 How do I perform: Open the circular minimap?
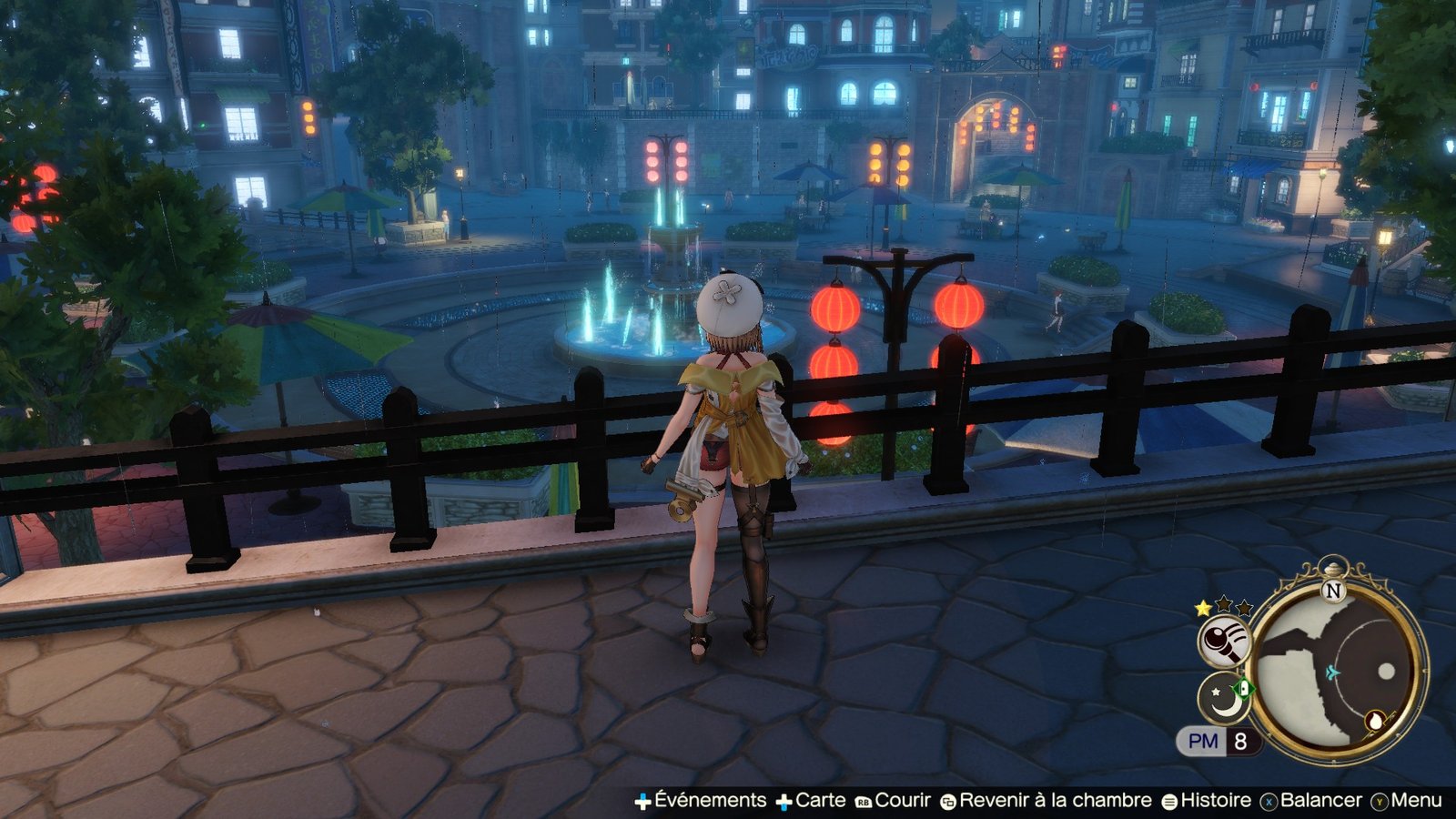[x=1334, y=673]
